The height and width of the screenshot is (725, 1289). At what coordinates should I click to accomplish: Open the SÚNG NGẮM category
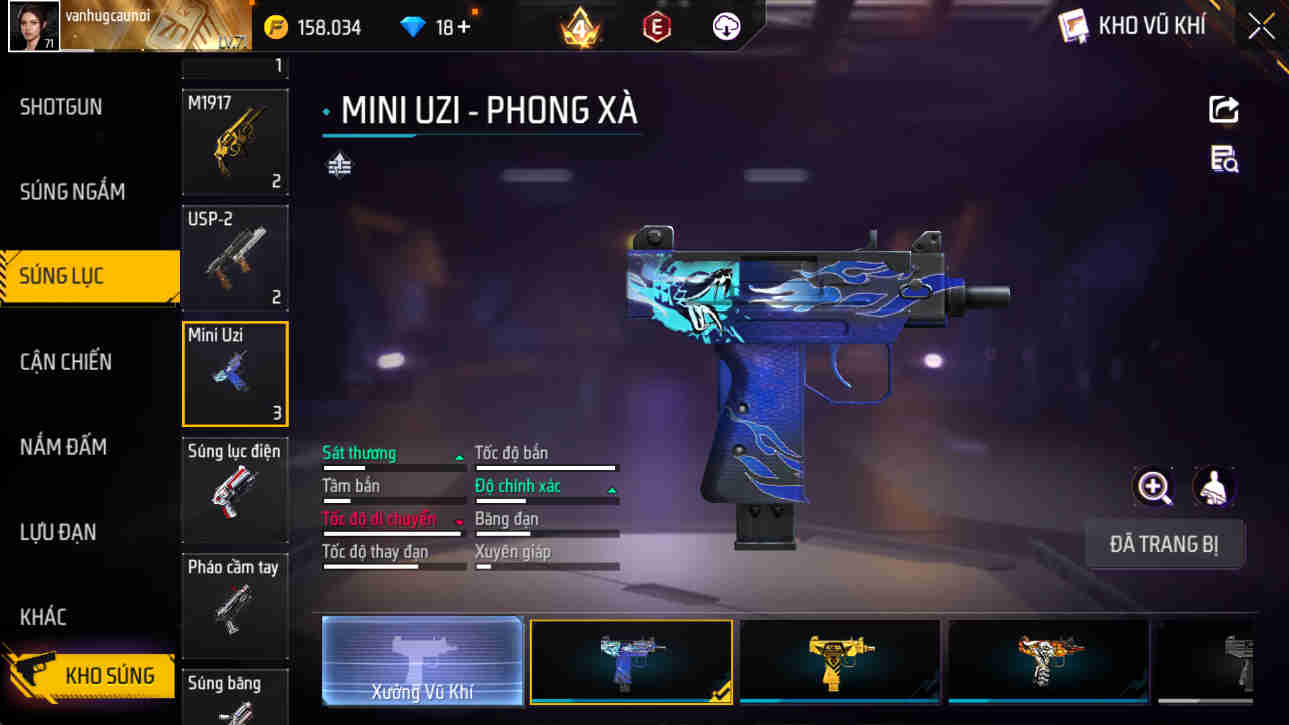(73, 191)
